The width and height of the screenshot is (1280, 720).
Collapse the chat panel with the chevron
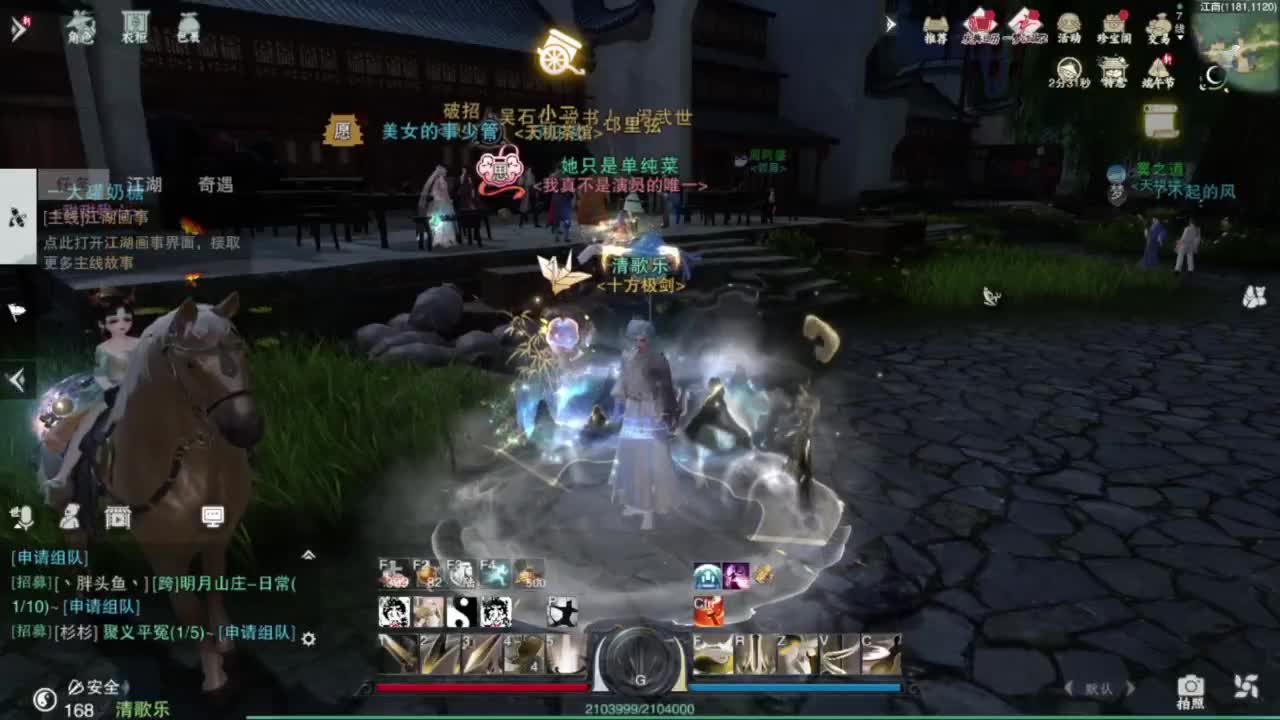tap(309, 553)
